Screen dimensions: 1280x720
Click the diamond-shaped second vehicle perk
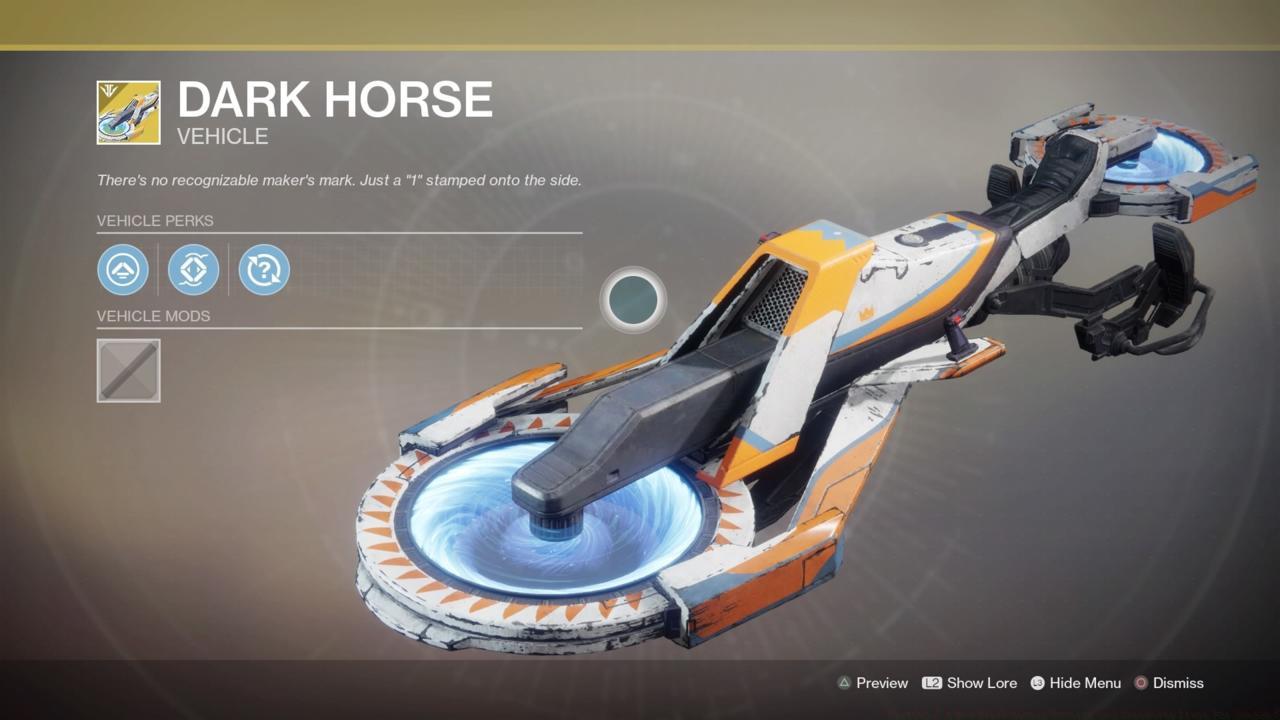coord(193,270)
